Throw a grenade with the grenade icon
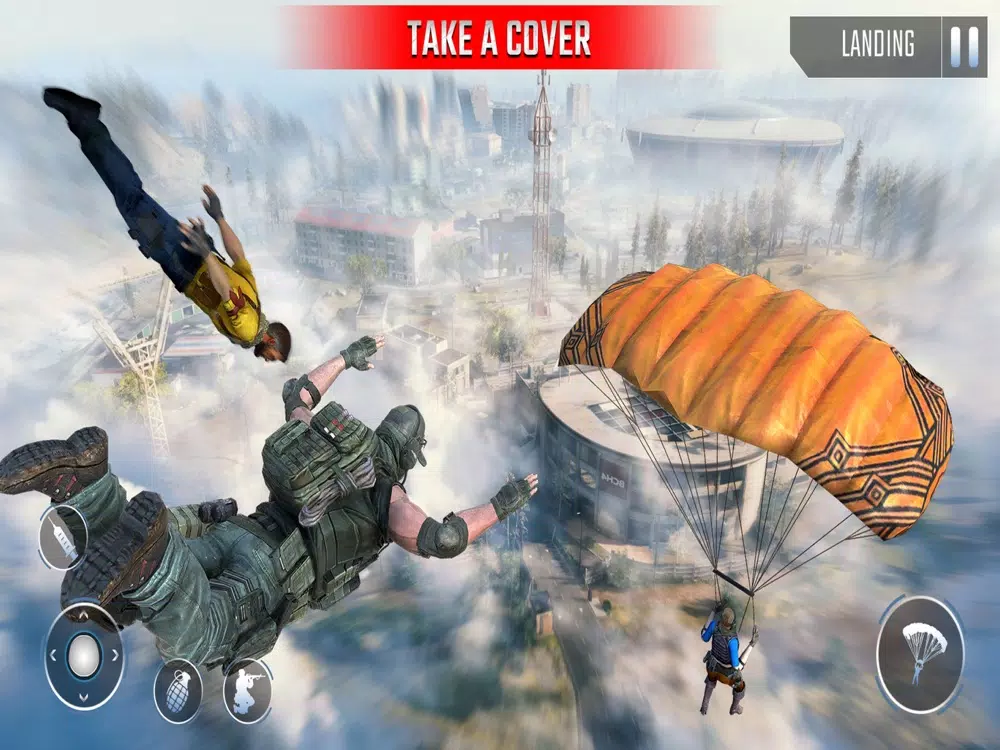 (177, 690)
